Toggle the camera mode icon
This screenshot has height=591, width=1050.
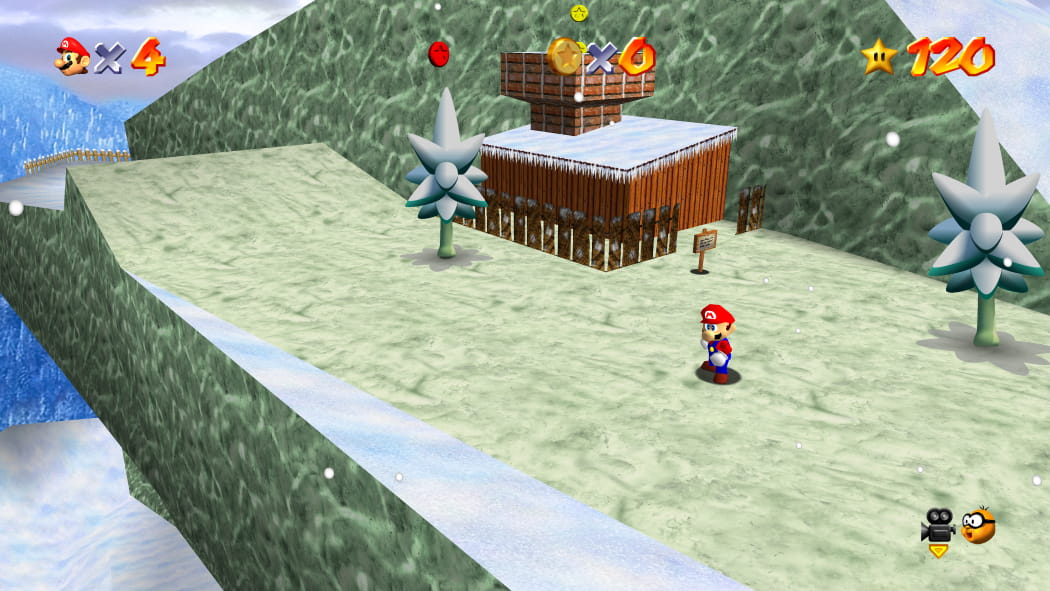938,525
